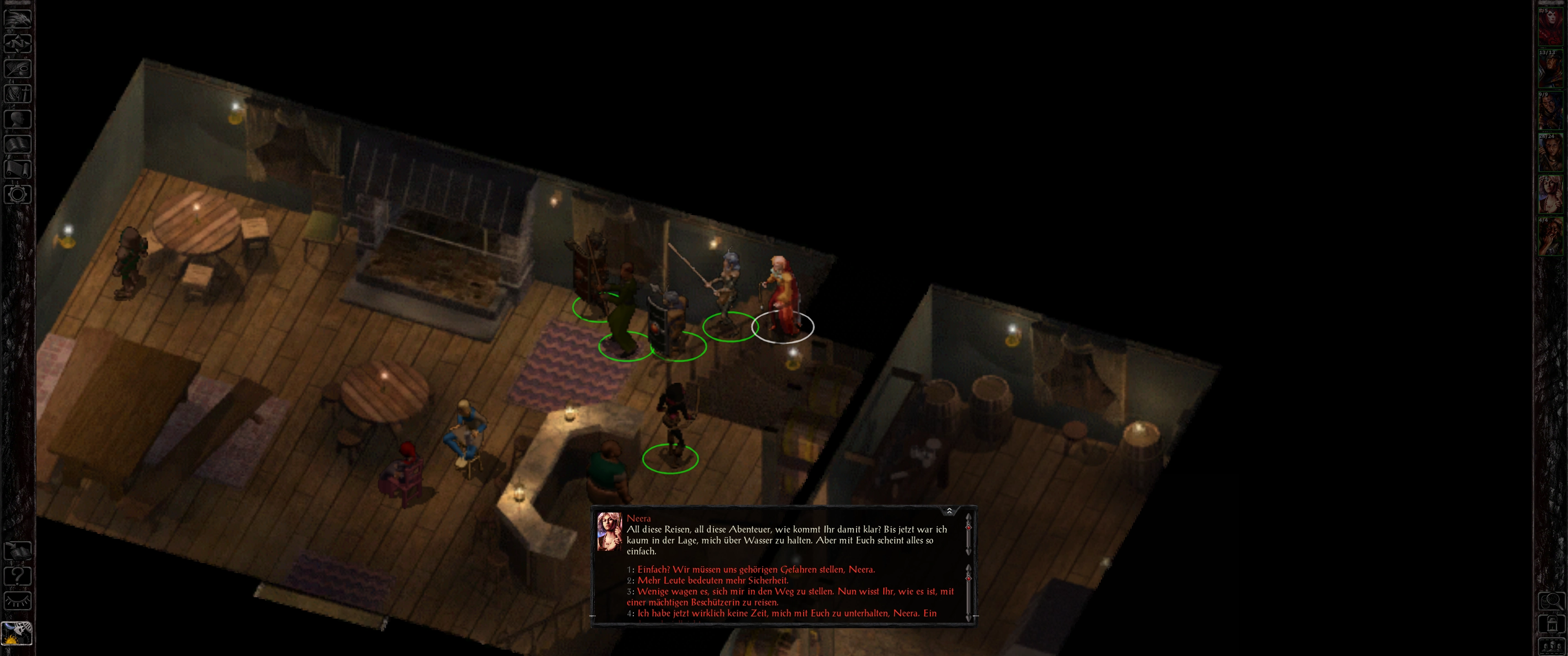Toggle the game clock with sun and moon
Screen dimensions: 1568x656
click(x=17, y=634)
